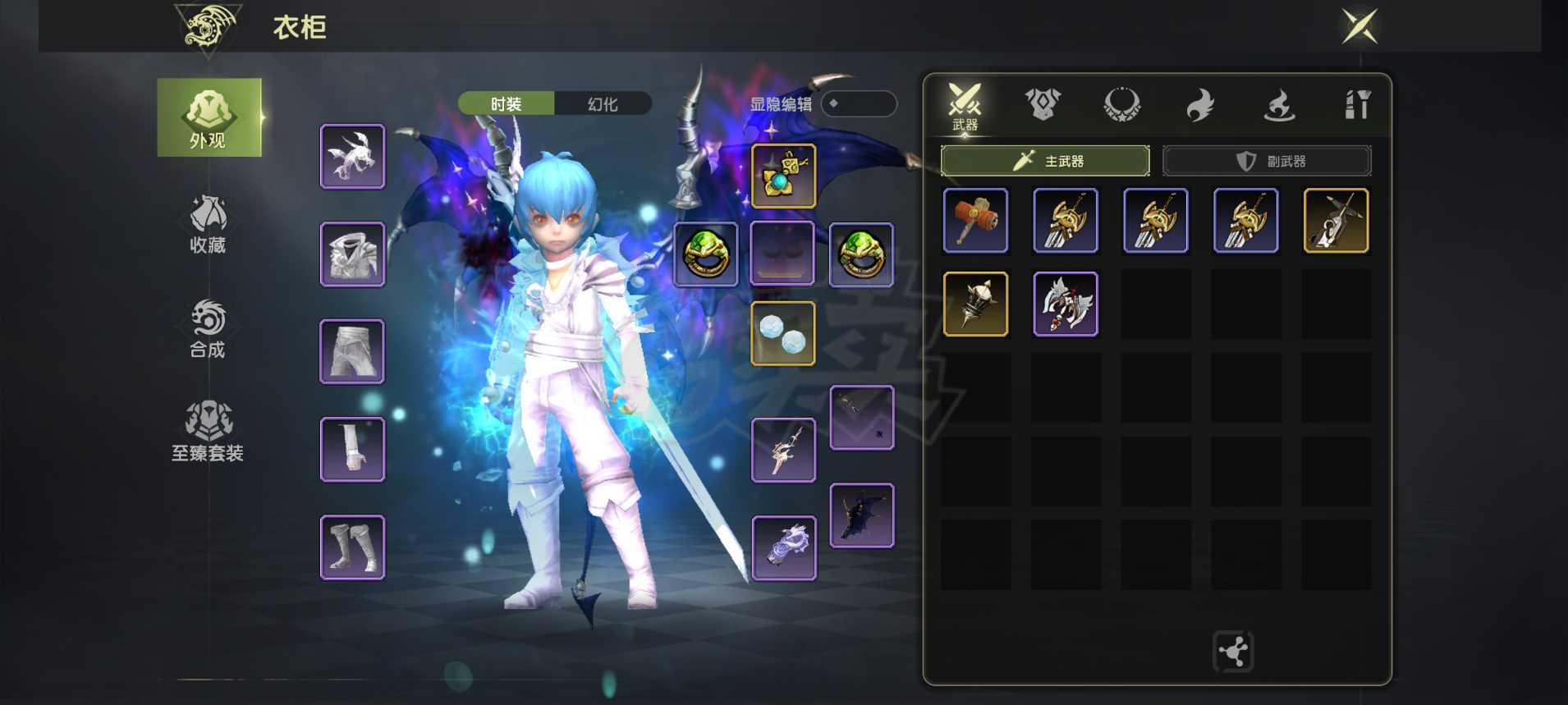The image size is (1568, 705).
Task: Select the 副武器 sub weapon tab
Action: click(1267, 161)
